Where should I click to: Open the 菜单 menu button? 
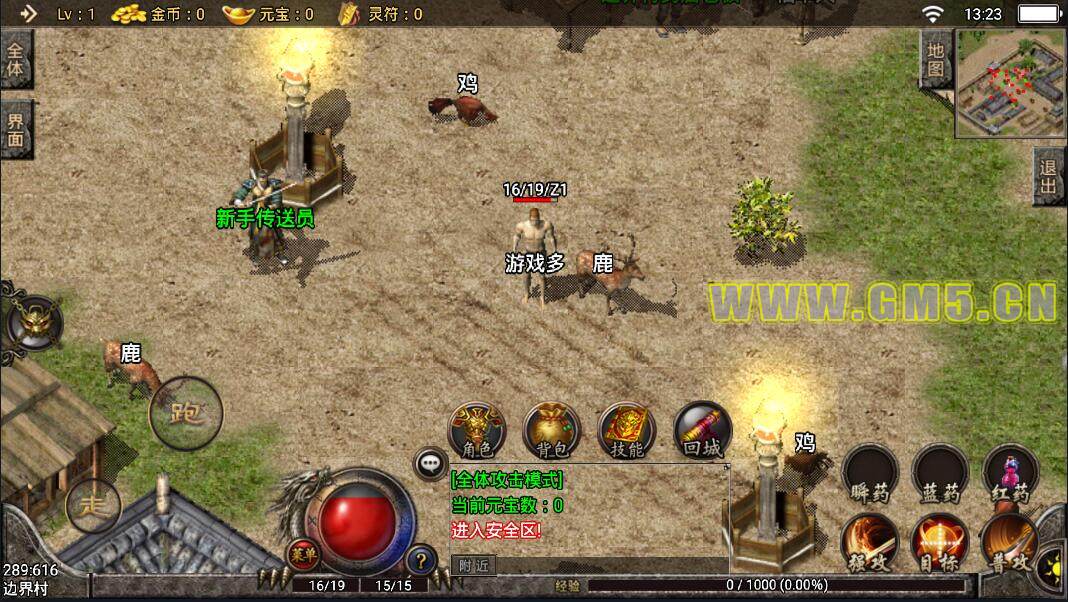tap(301, 553)
